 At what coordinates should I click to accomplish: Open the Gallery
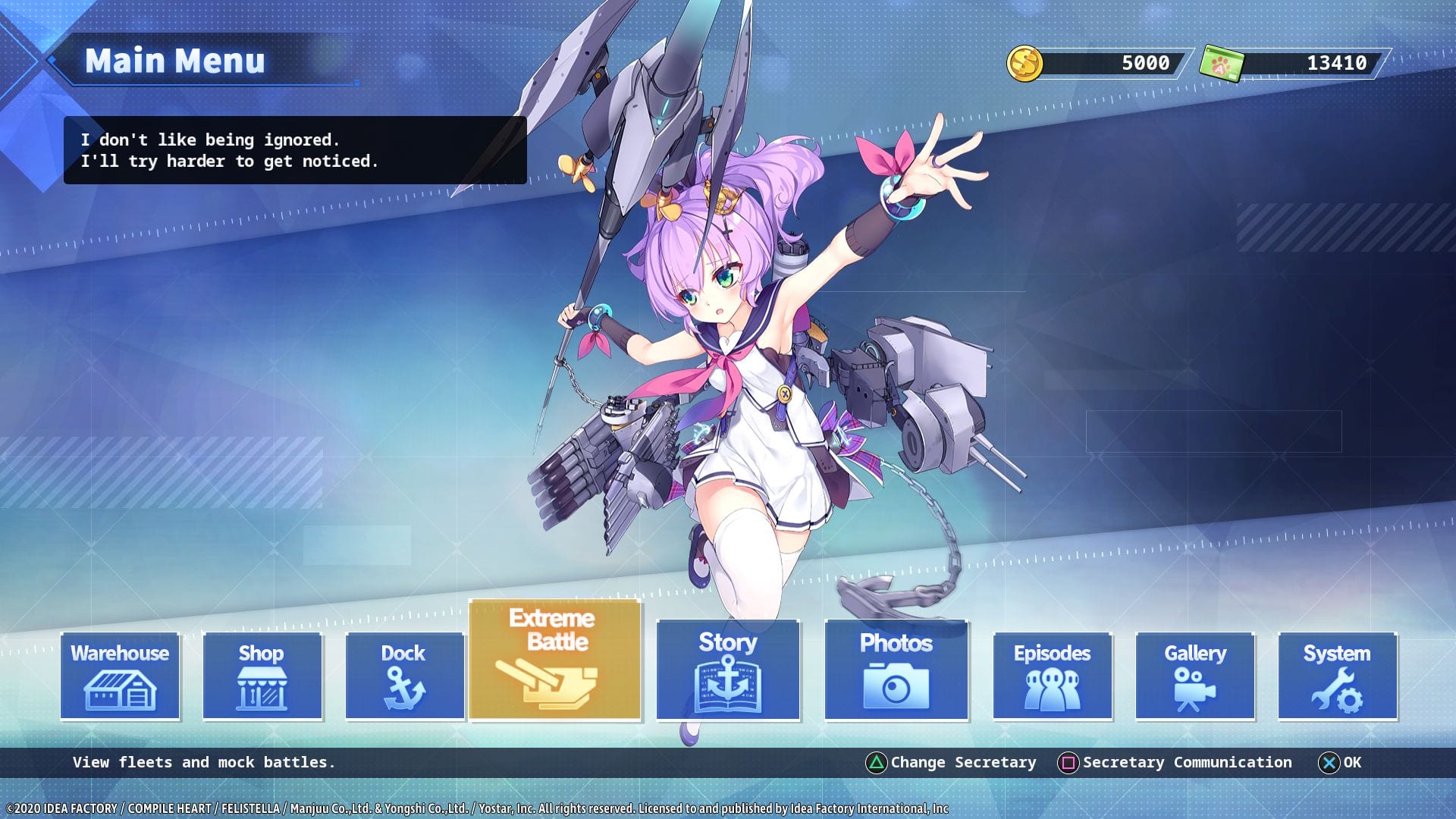[x=1195, y=676]
